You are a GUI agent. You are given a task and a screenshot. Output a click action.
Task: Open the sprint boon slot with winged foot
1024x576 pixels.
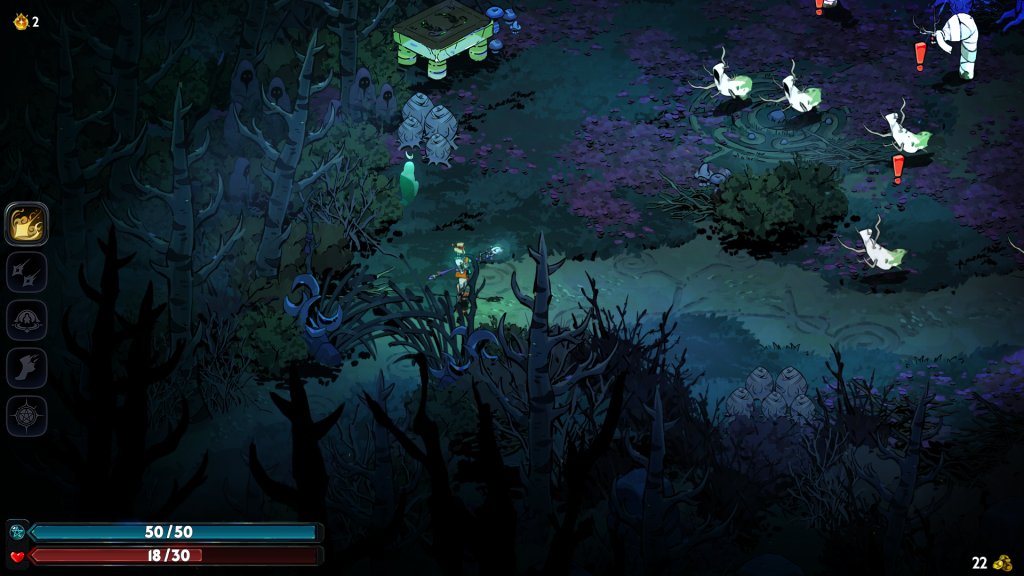(27, 368)
